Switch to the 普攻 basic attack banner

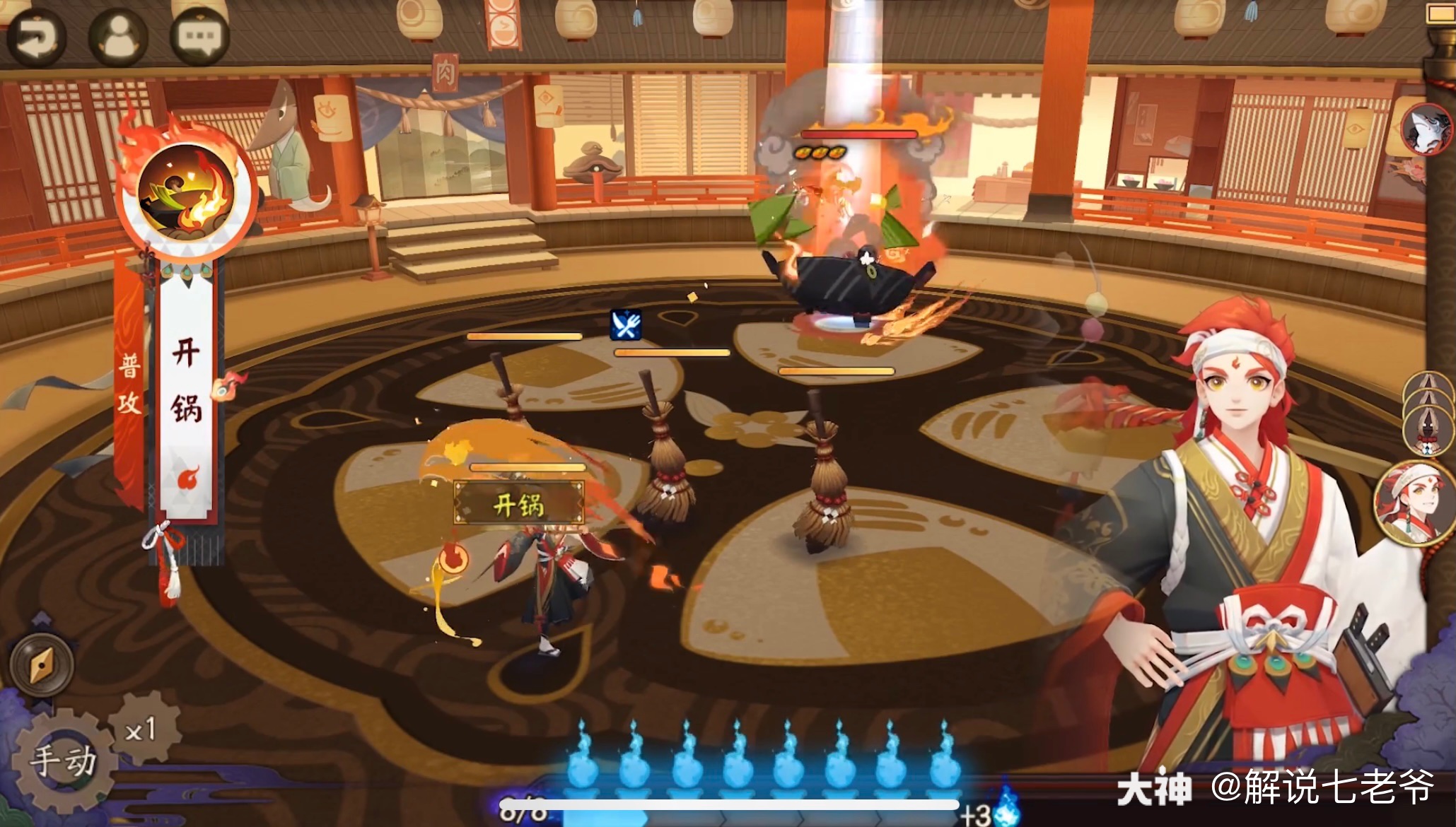tap(129, 385)
